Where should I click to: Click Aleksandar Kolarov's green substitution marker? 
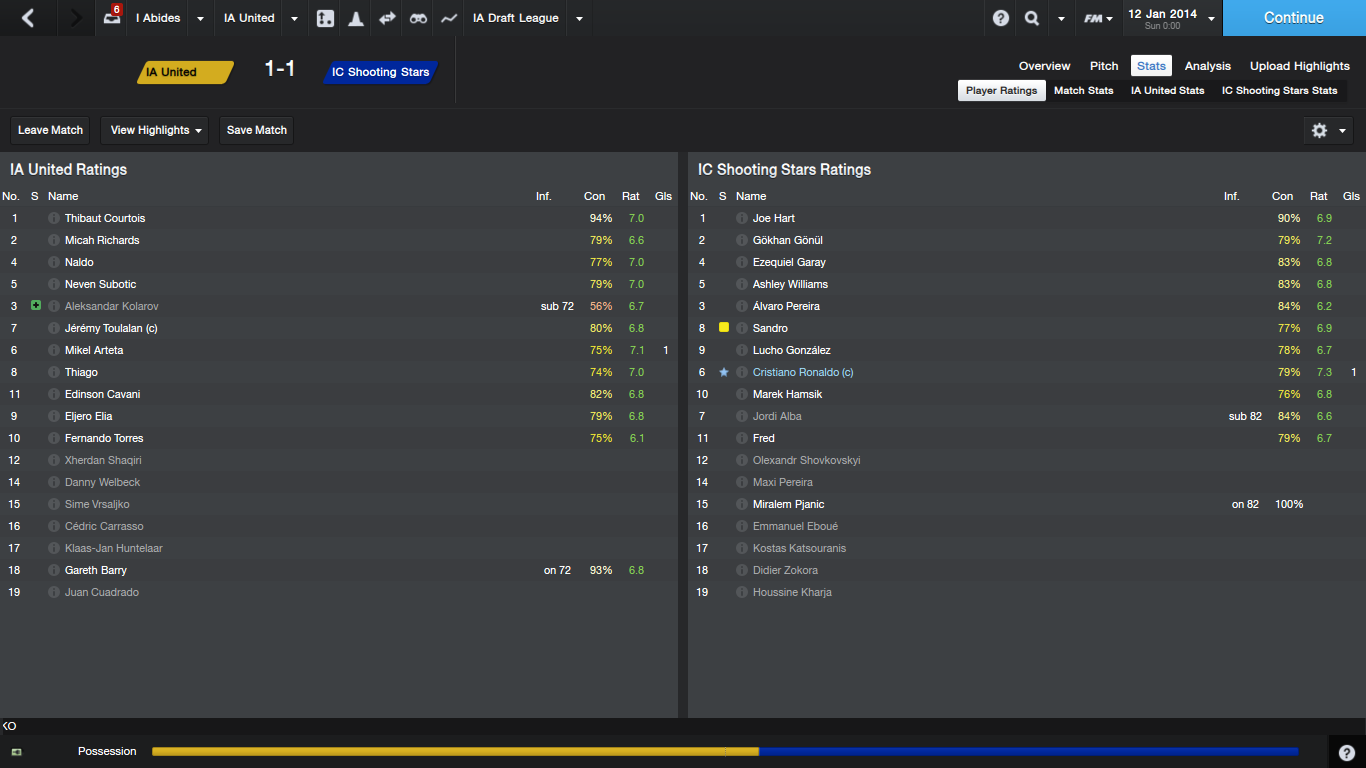pos(35,306)
